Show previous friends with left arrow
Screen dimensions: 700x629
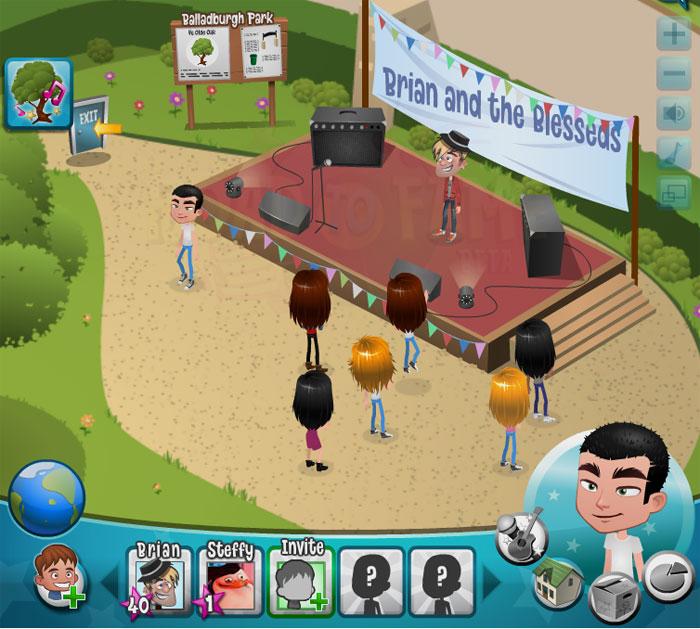pos(108,579)
